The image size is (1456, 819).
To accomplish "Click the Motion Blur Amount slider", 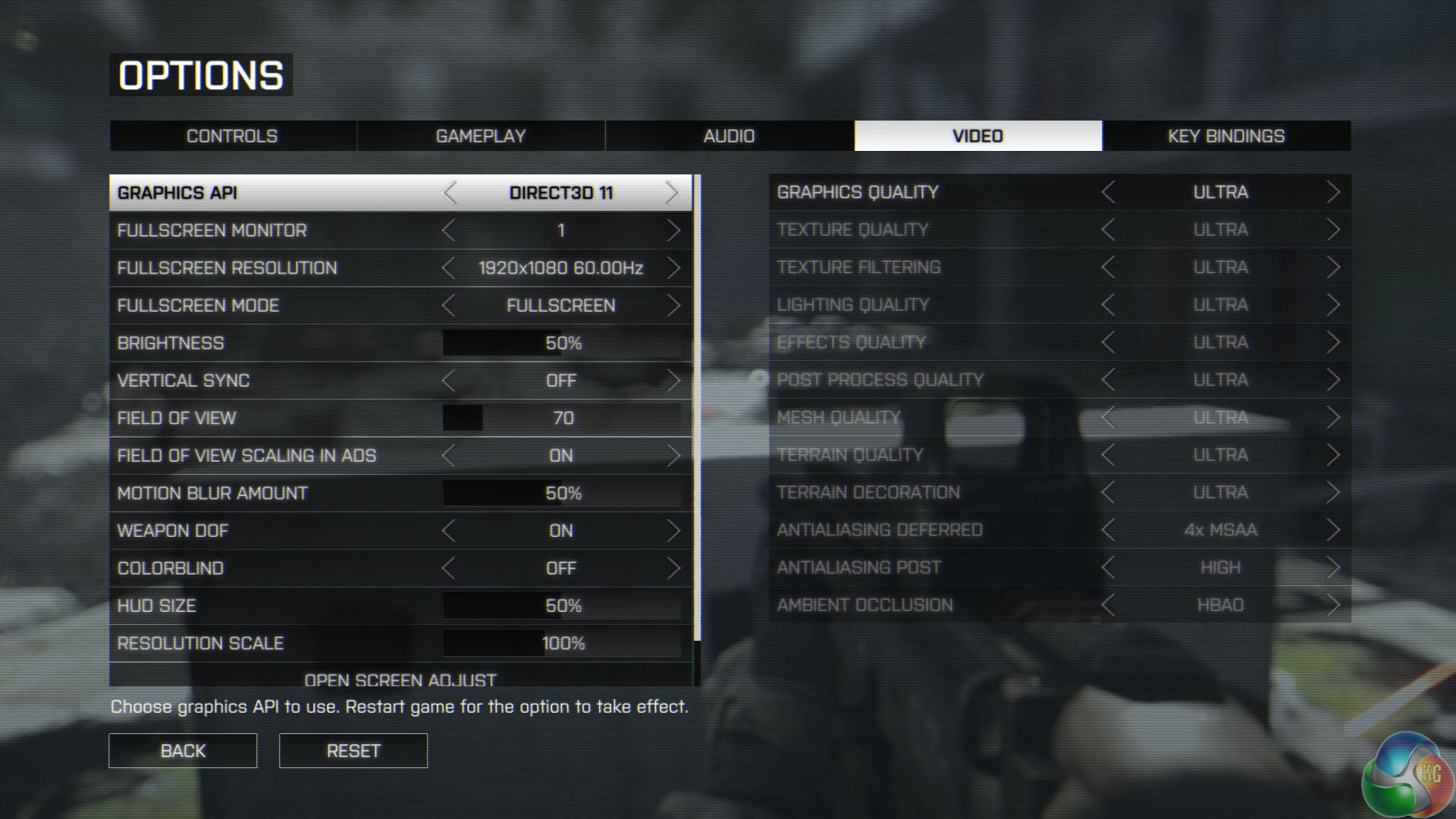I will pyautogui.click(x=562, y=494).
